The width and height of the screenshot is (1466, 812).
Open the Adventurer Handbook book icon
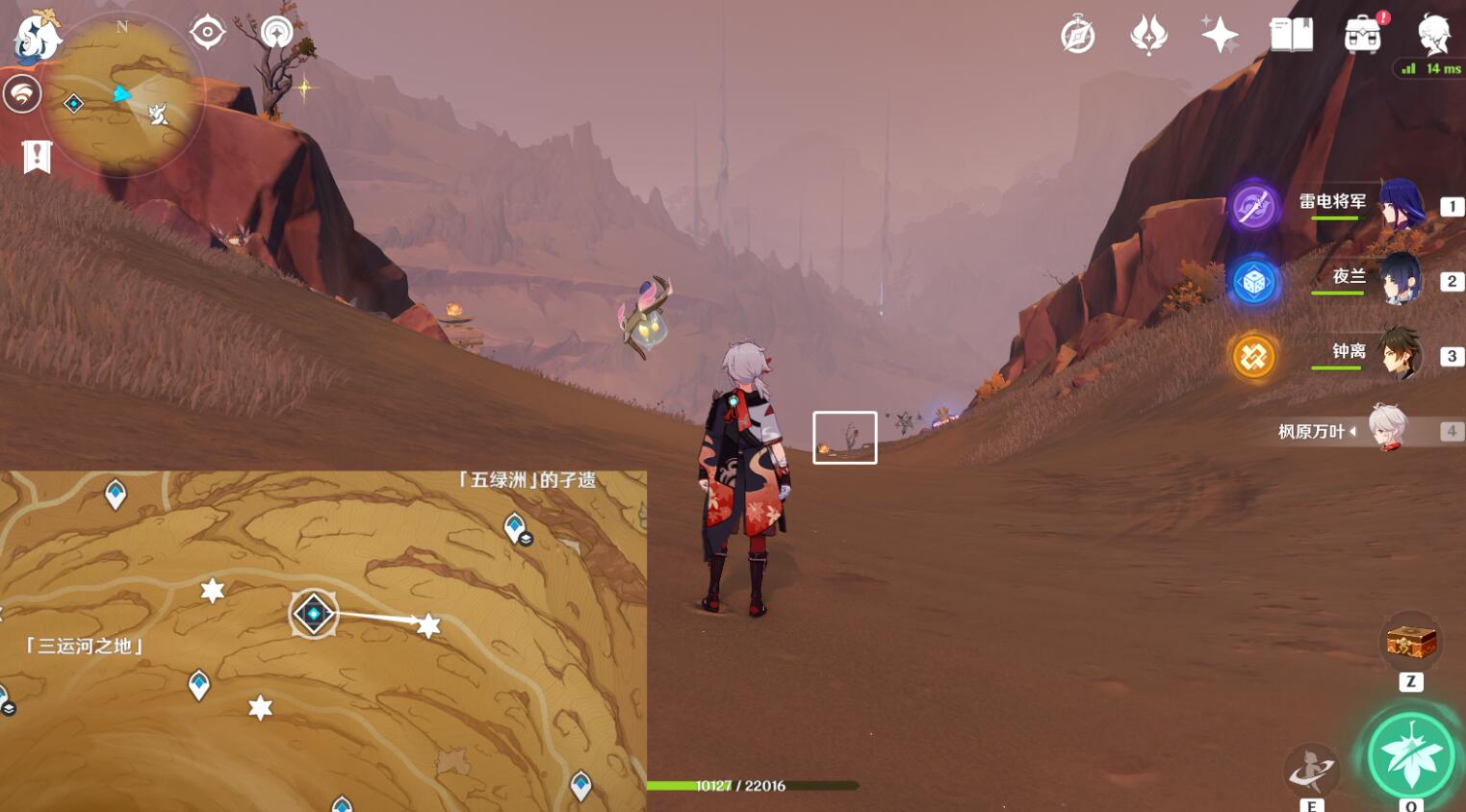pos(1291,36)
